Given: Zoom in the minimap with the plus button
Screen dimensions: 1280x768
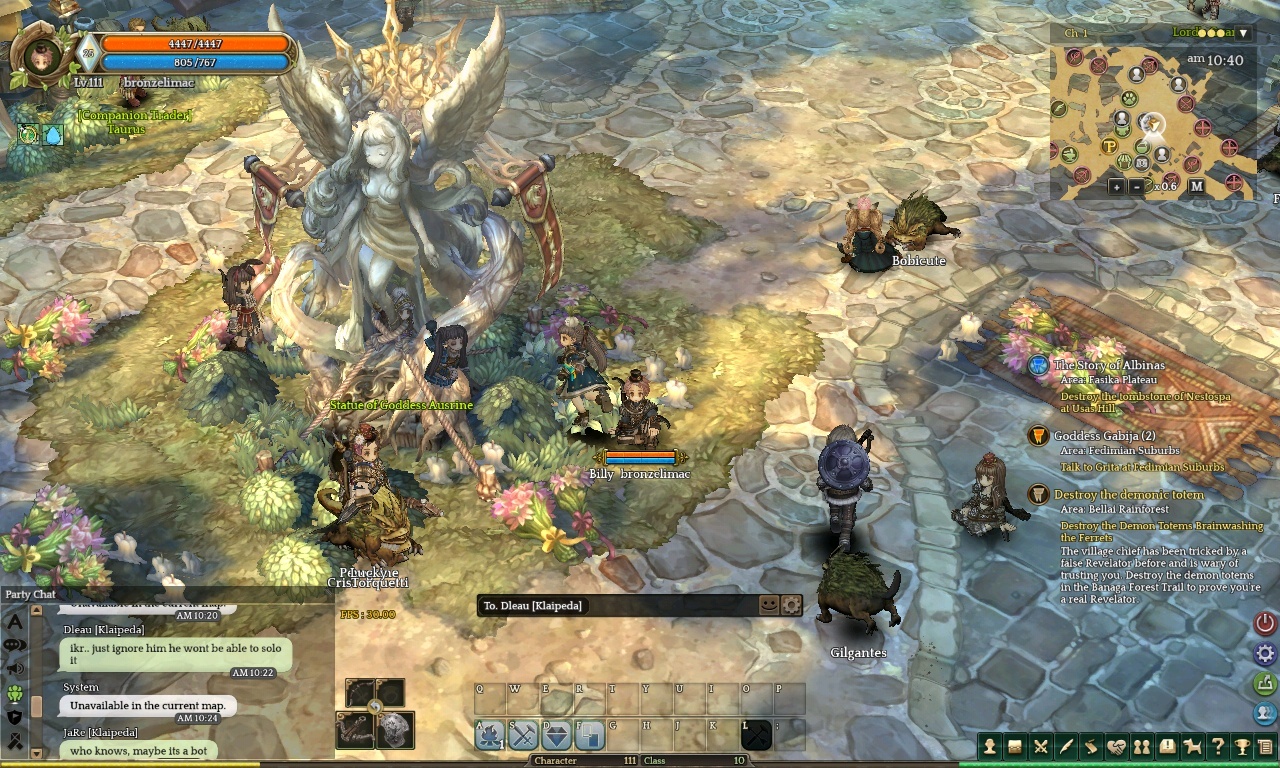Looking at the screenshot, I should (1116, 186).
